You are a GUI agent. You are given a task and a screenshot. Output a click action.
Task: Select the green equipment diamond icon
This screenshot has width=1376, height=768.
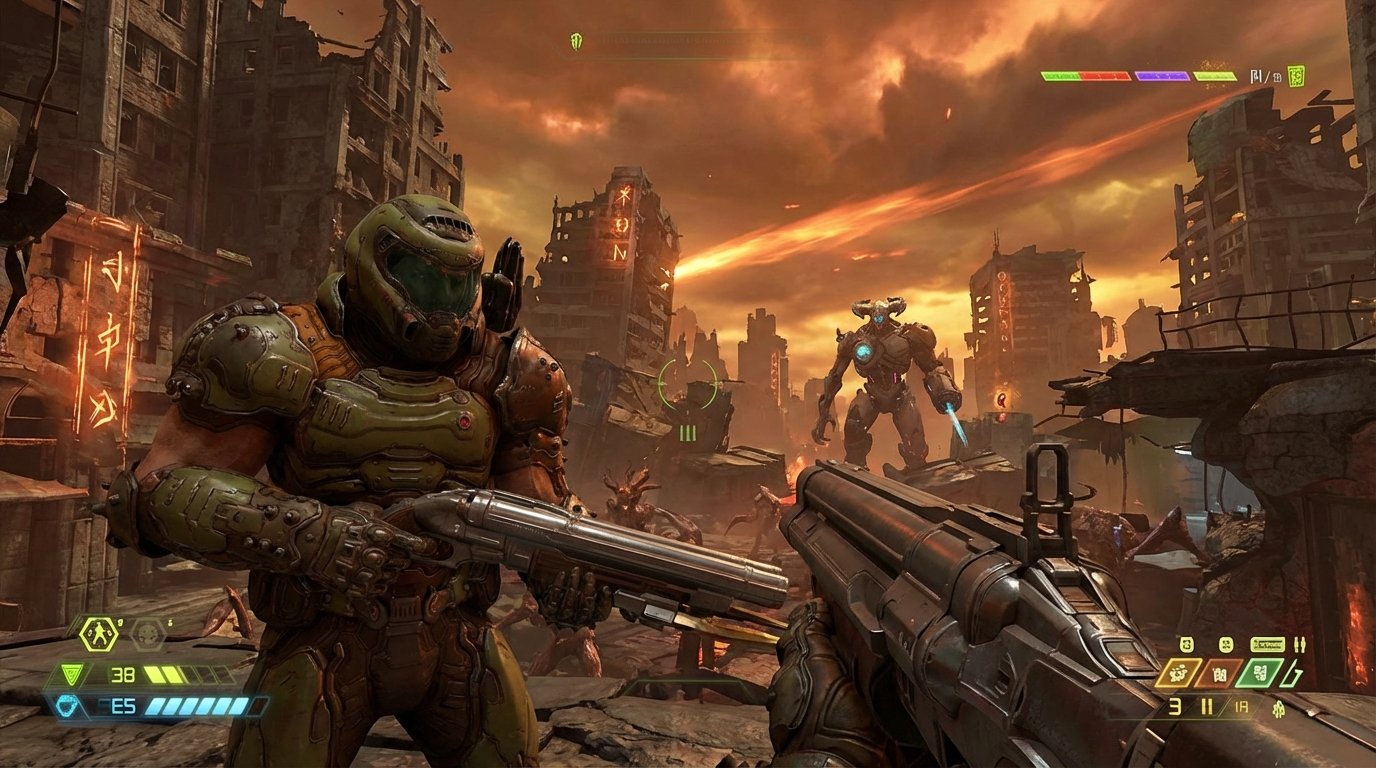point(1259,673)
